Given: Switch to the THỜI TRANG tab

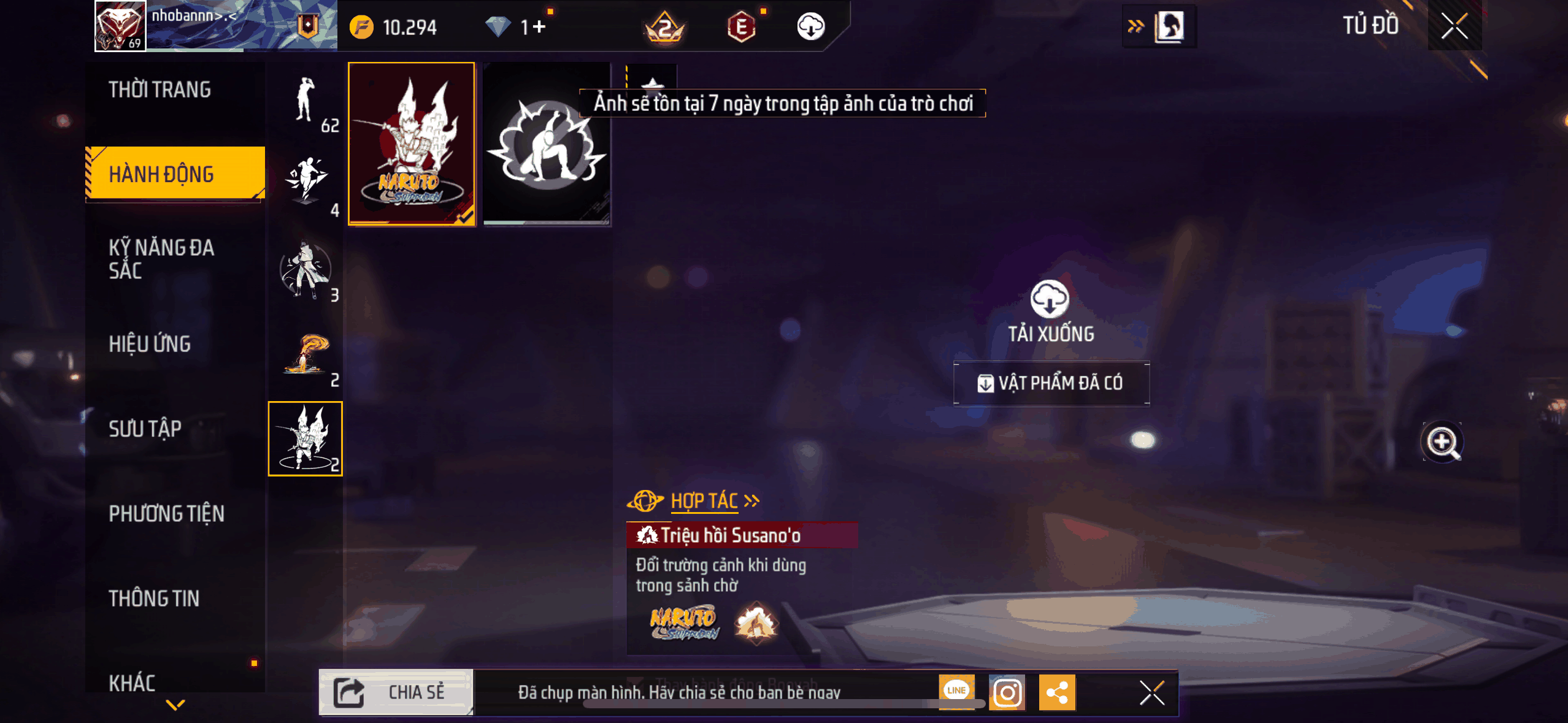Looking at the screenshot, I should click(161, 90).
